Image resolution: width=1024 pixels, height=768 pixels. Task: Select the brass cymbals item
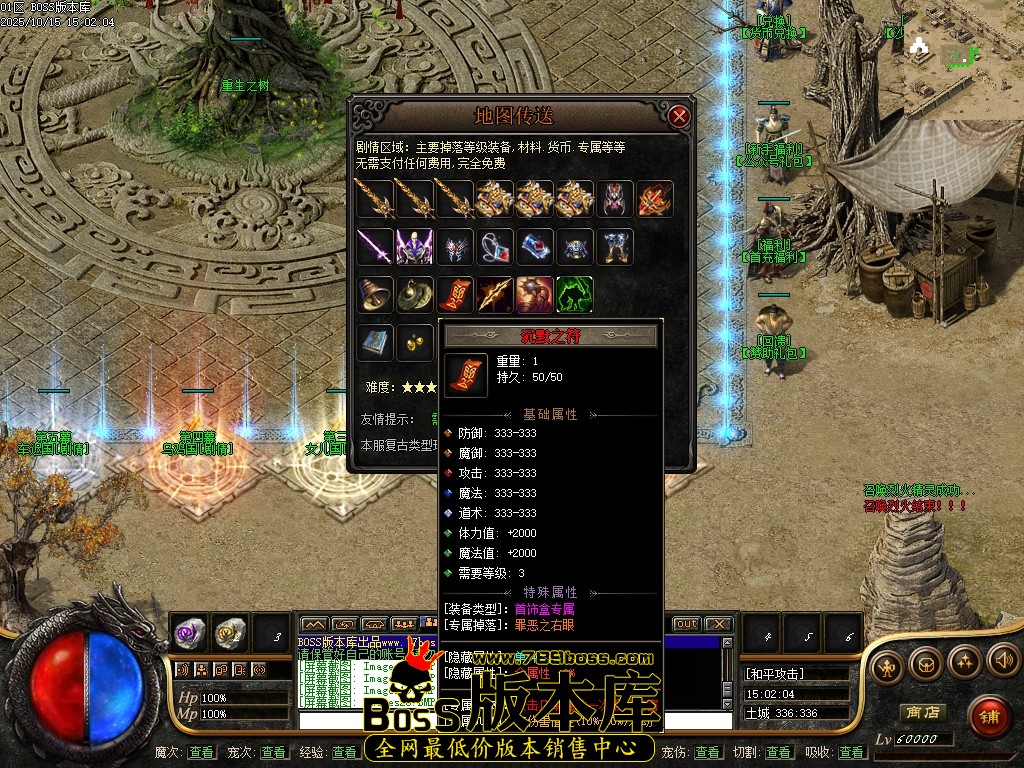tap(414, 294)
